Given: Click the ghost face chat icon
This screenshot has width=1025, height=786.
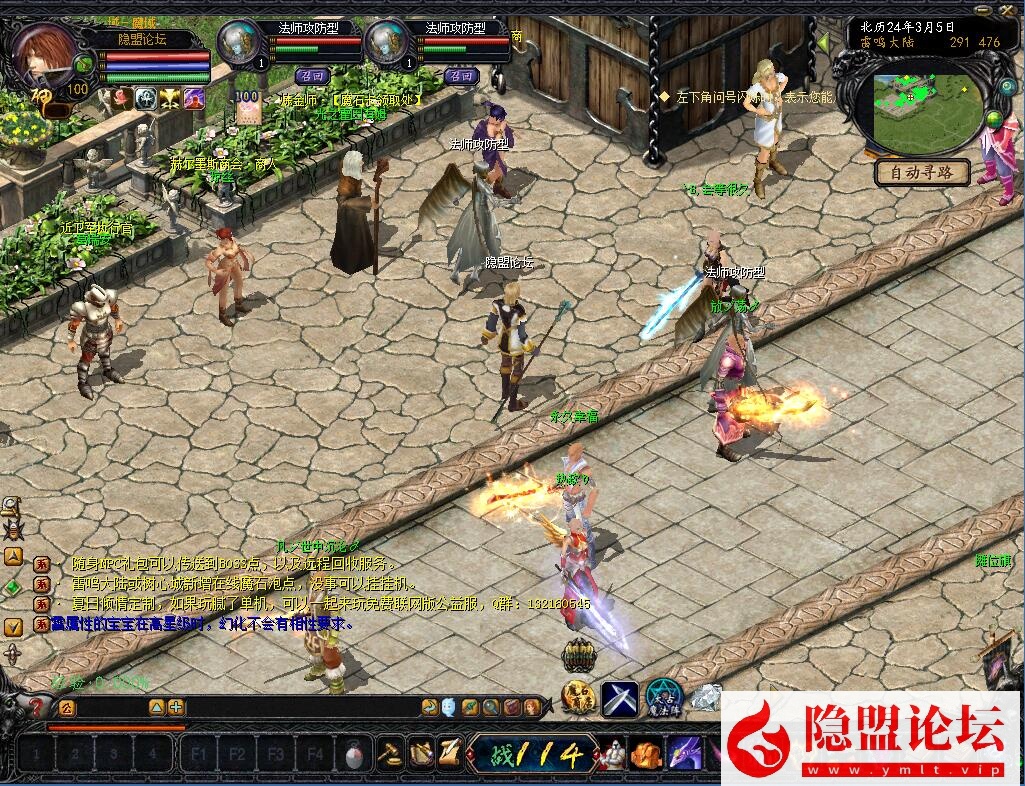Looking at the screenshot, I should pos(449,707).
